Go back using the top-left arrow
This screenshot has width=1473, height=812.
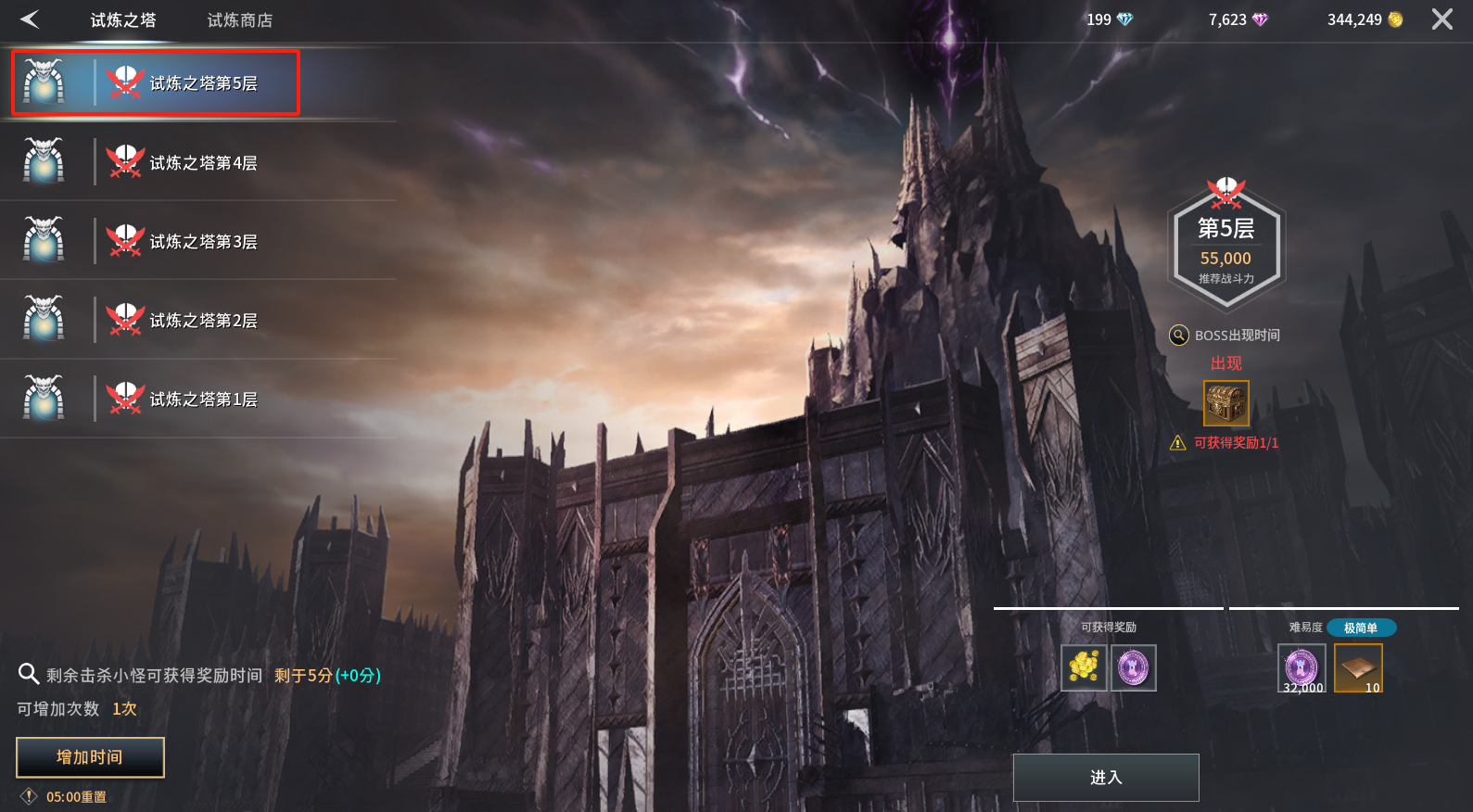click(30, 19)
